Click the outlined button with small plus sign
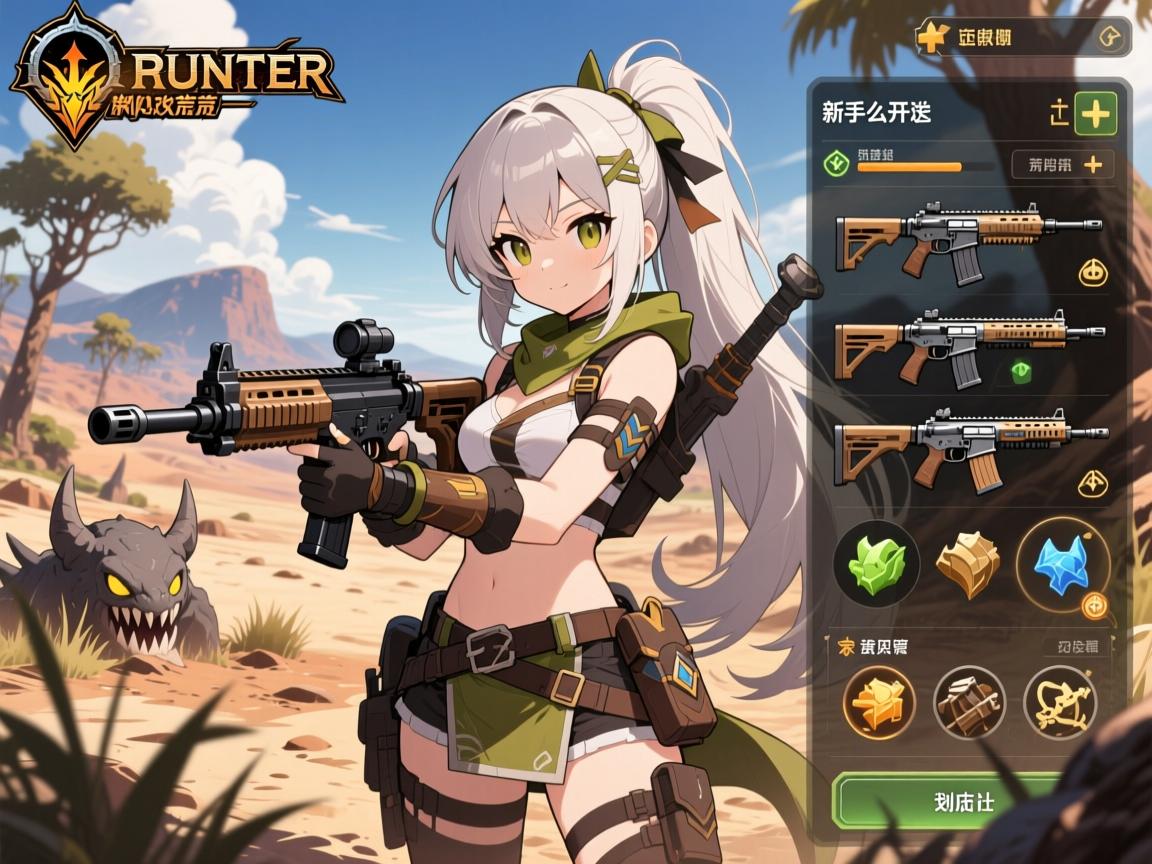 [1062, 165]
